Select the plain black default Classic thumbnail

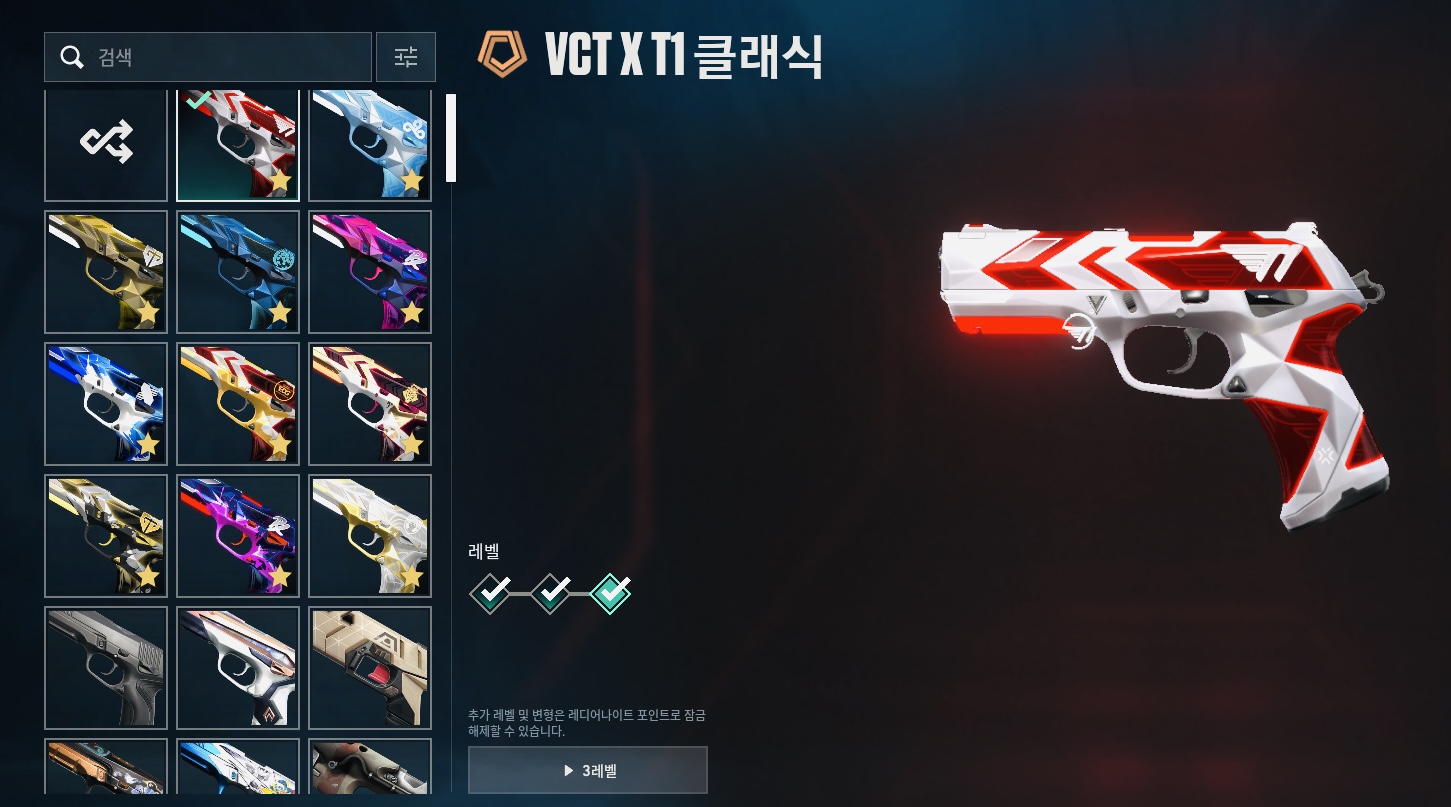tap(106, 667)
